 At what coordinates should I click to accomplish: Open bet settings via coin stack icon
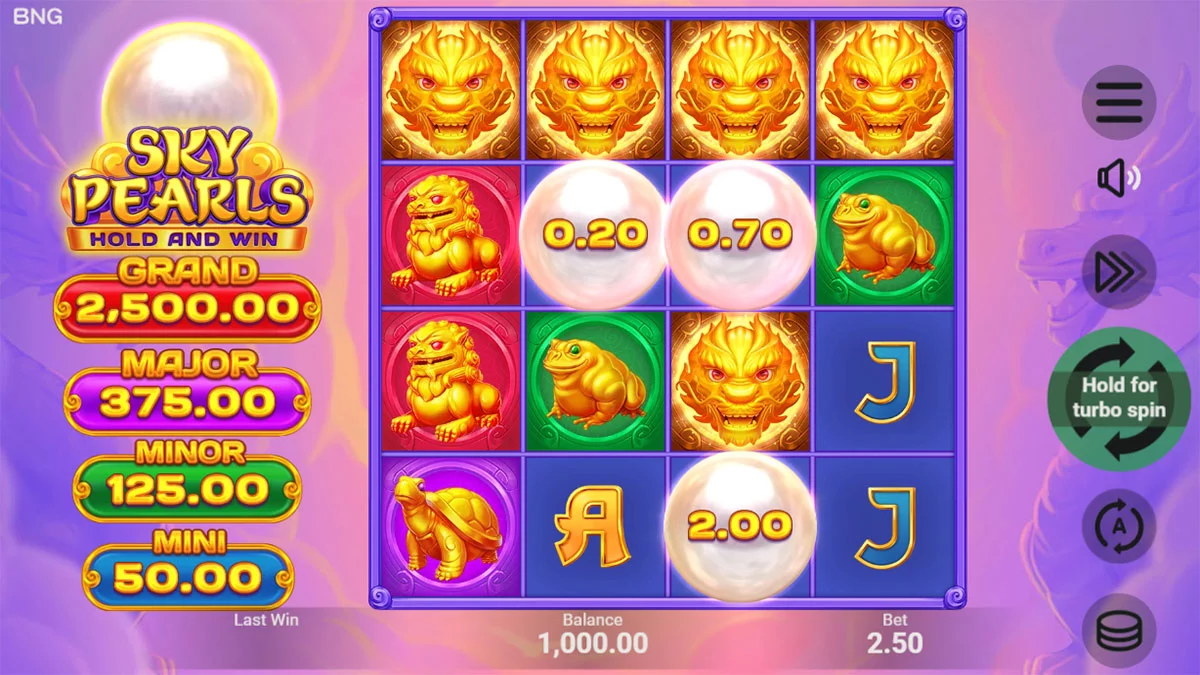(x=1119, y=630)
